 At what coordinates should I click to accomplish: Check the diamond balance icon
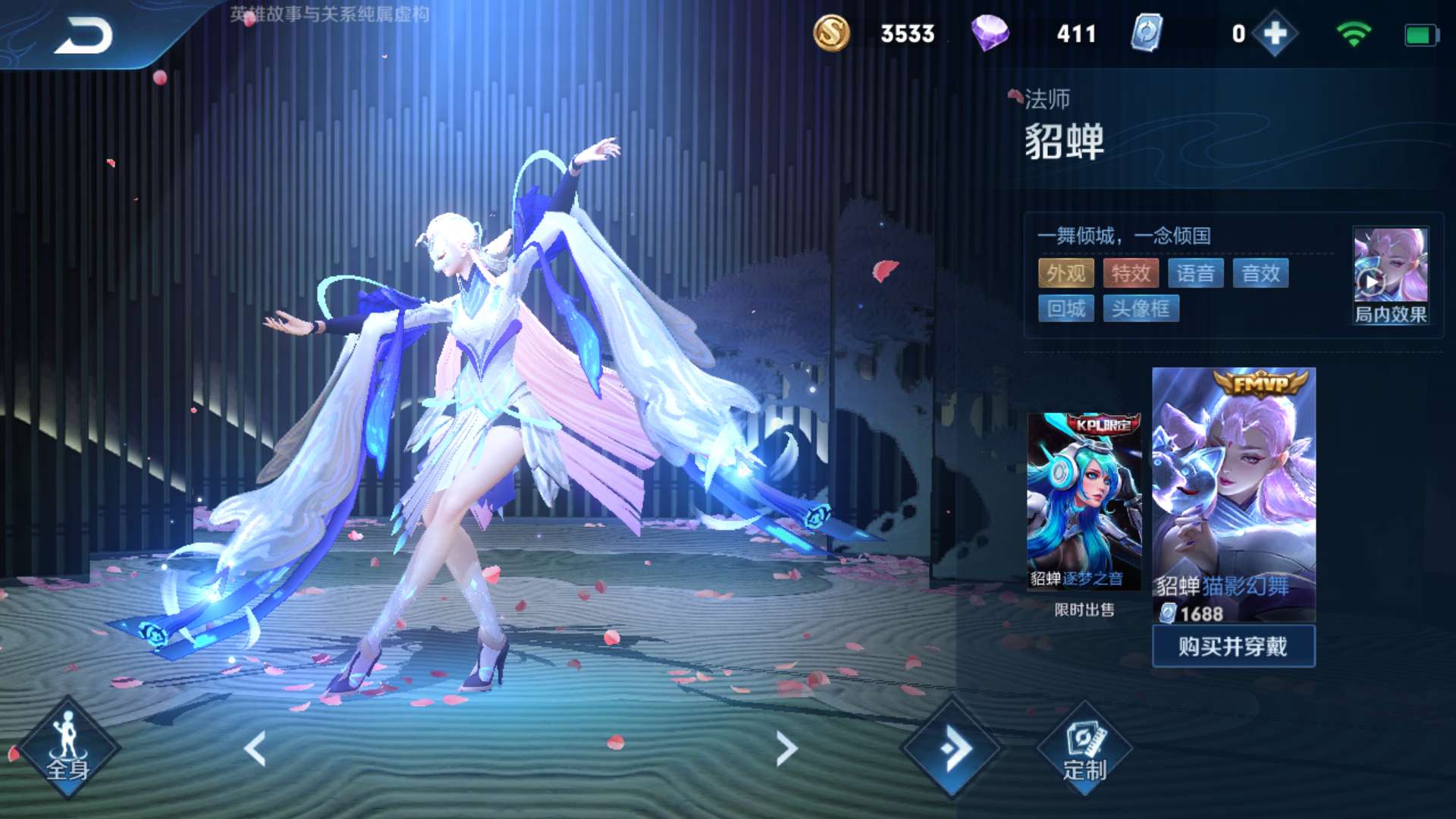[x=993, y=32]
